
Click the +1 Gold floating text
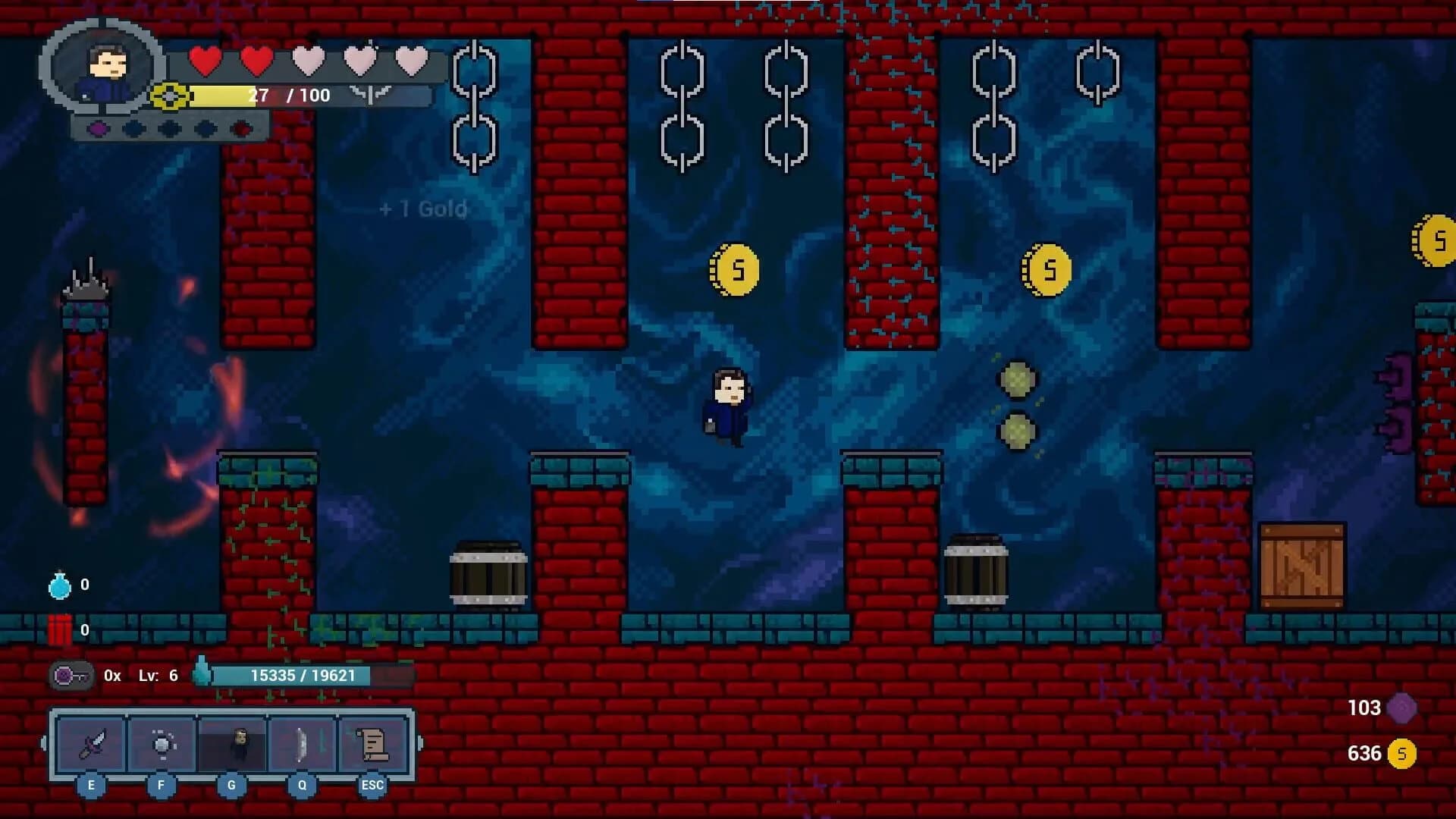422,209
